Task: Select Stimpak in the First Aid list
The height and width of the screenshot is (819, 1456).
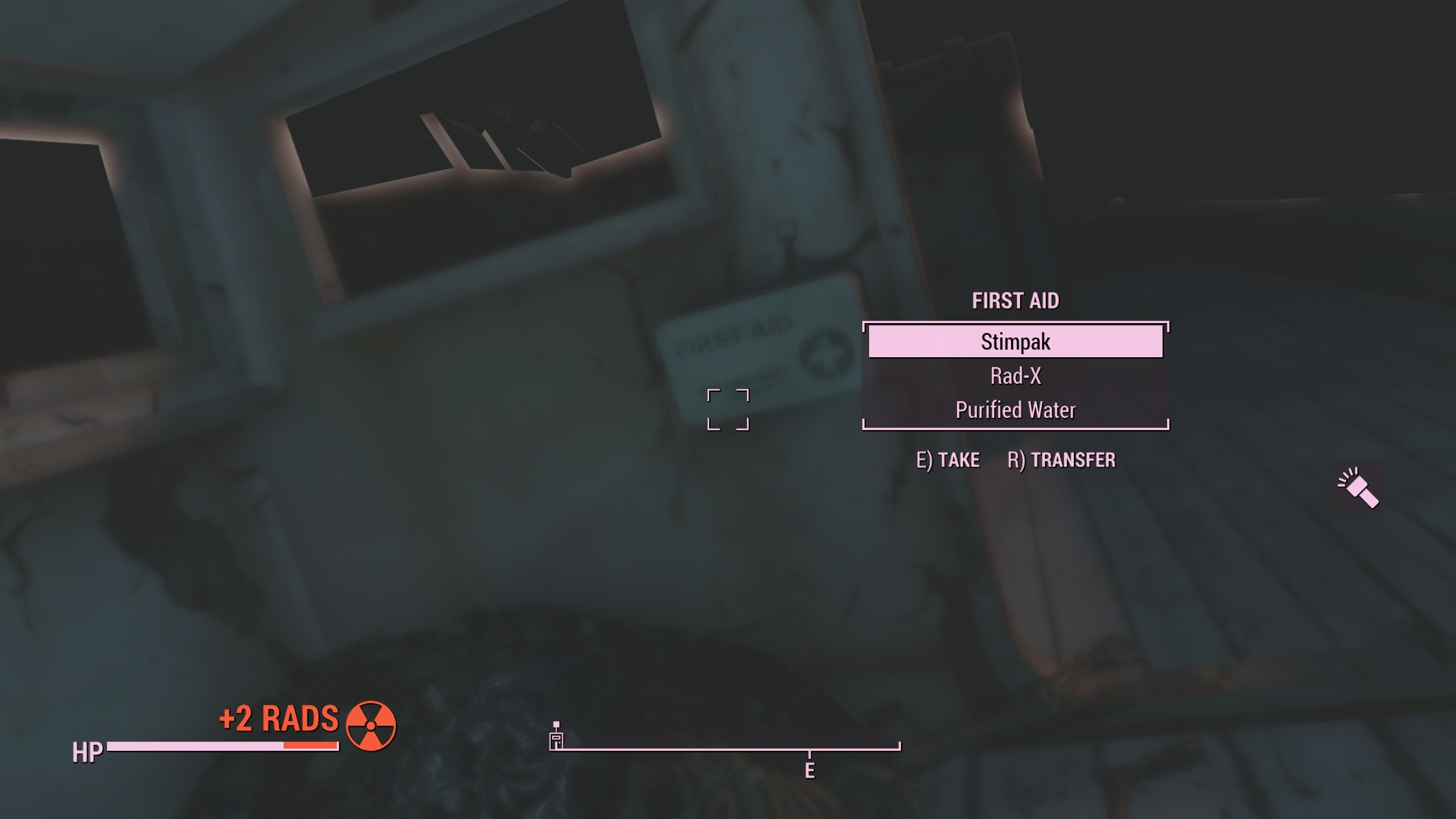Action: click(1015, 342)
